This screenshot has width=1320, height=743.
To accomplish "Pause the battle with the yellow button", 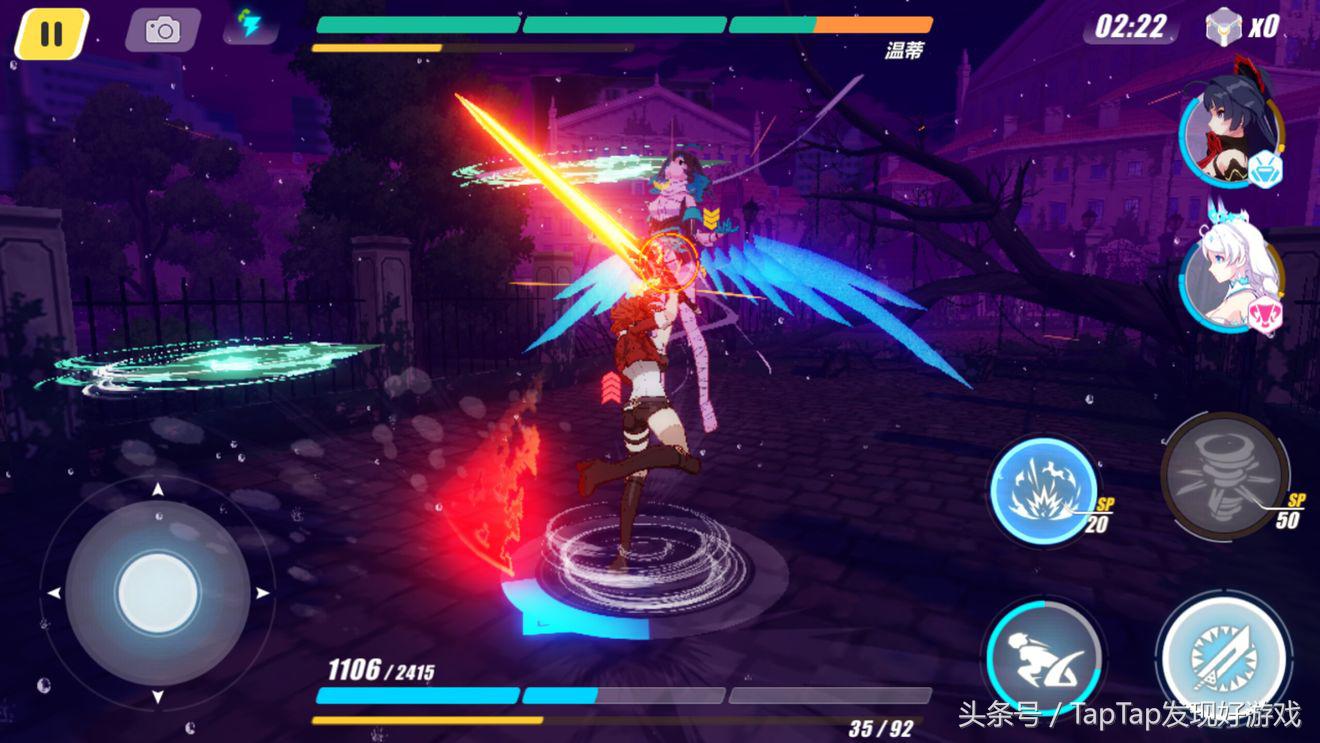I will [x=51, y=33].
